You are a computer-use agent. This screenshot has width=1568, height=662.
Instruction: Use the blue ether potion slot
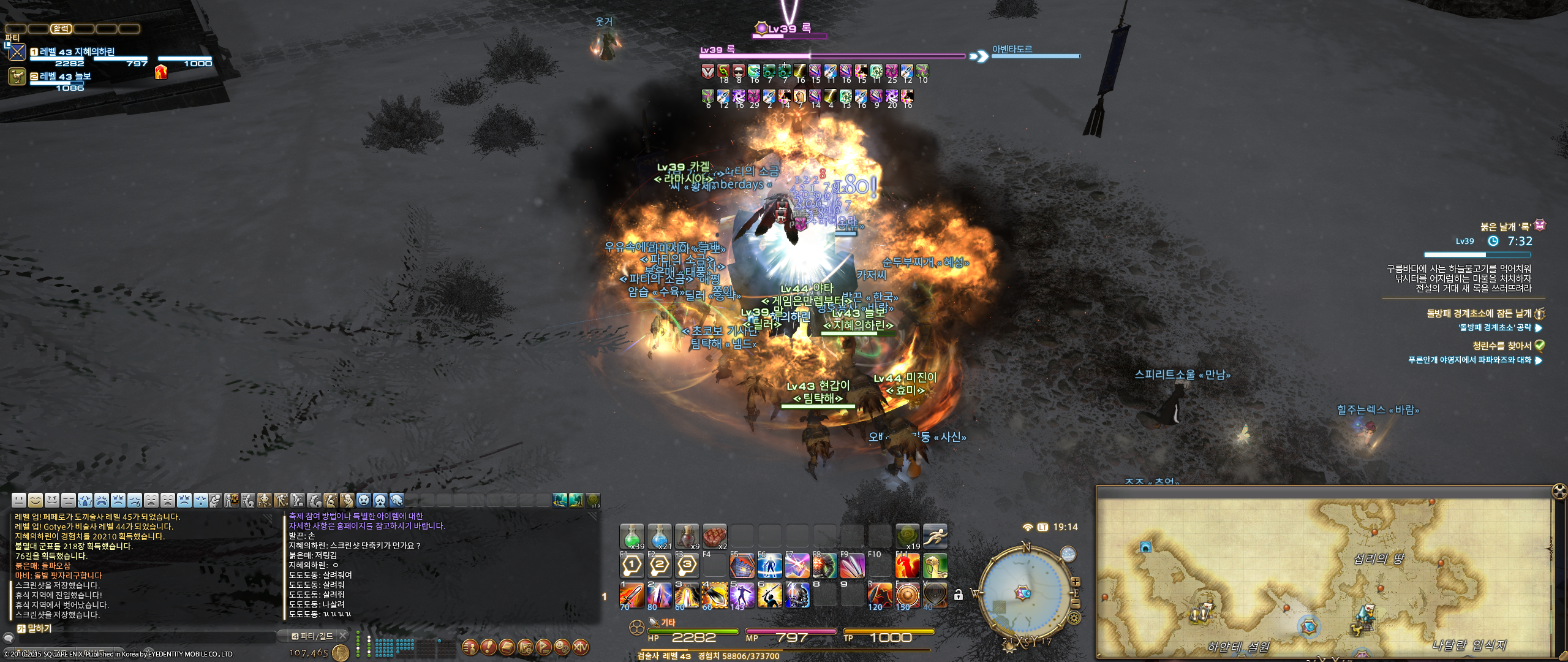pyautogui.click(x=659, y=536)
